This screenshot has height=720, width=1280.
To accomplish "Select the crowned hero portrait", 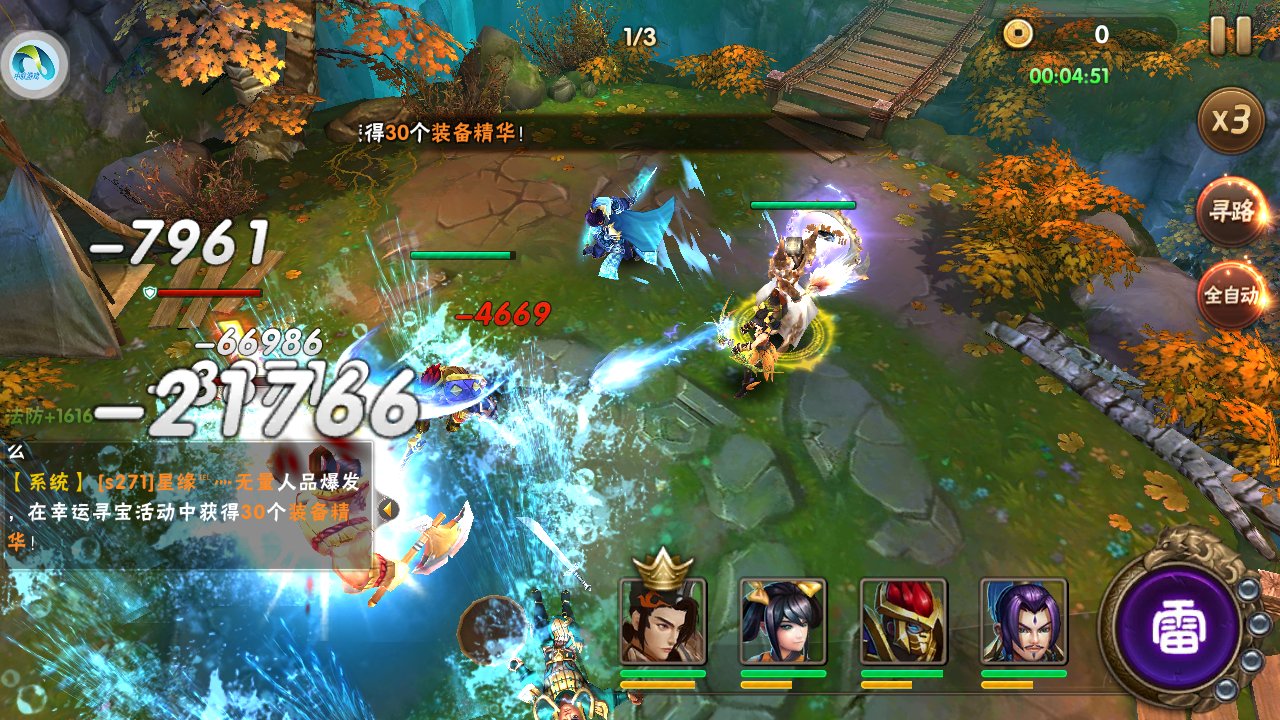I will pos(662,621).
